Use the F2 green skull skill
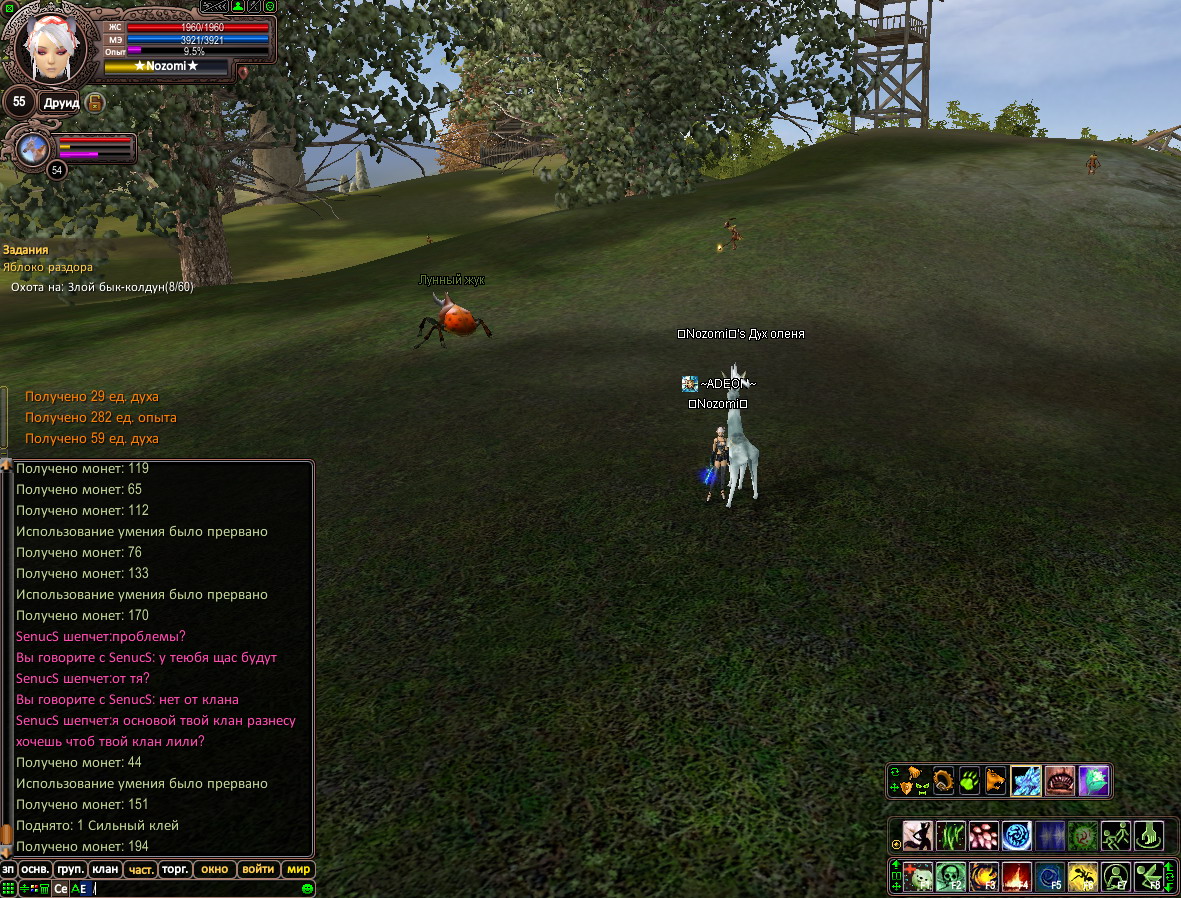The image size is (1181, 898). pos(951,876)
